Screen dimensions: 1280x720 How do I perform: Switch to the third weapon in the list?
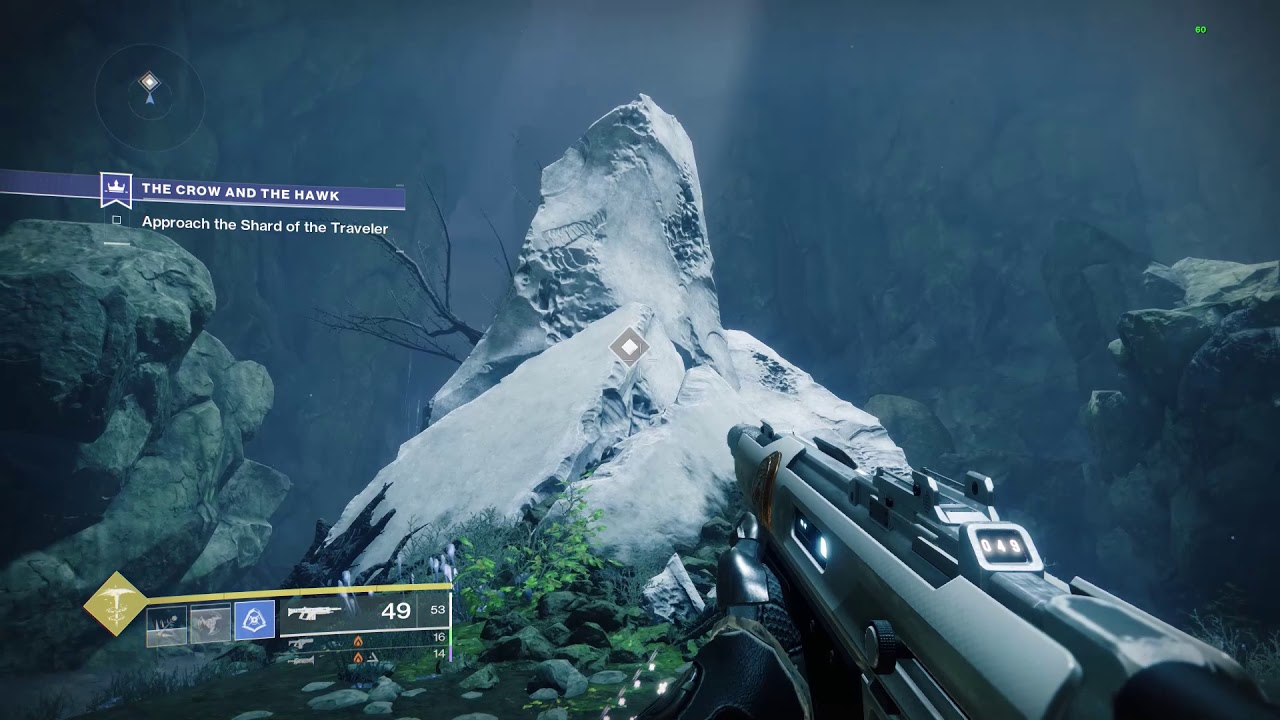[301, 659]
